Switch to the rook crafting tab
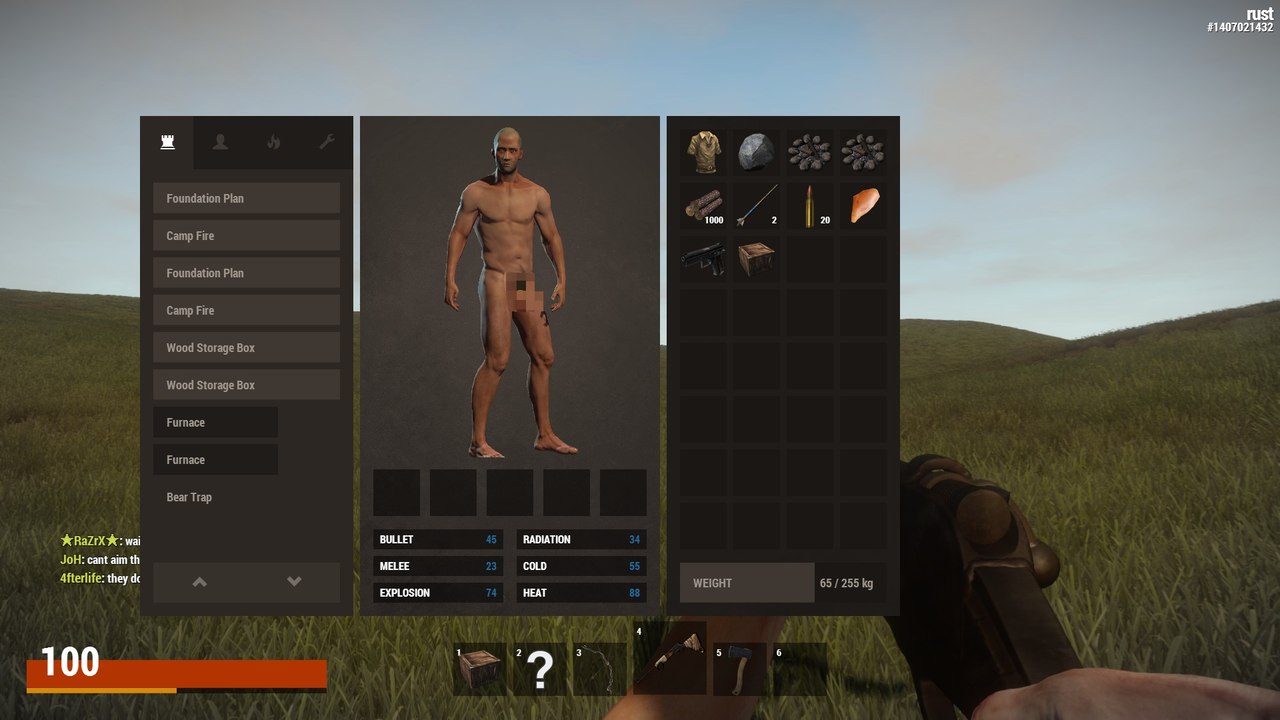The height and width of the screenshot is (720, 1280). pyautogui.click(x=167, y=142)
